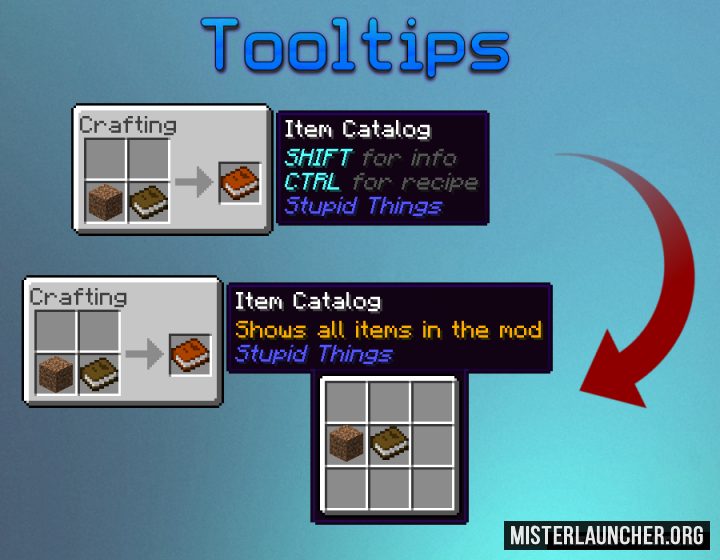
Task: Select the book in the Crafting panel beside the SHIFT tooltip
Action: click(148, 203)
